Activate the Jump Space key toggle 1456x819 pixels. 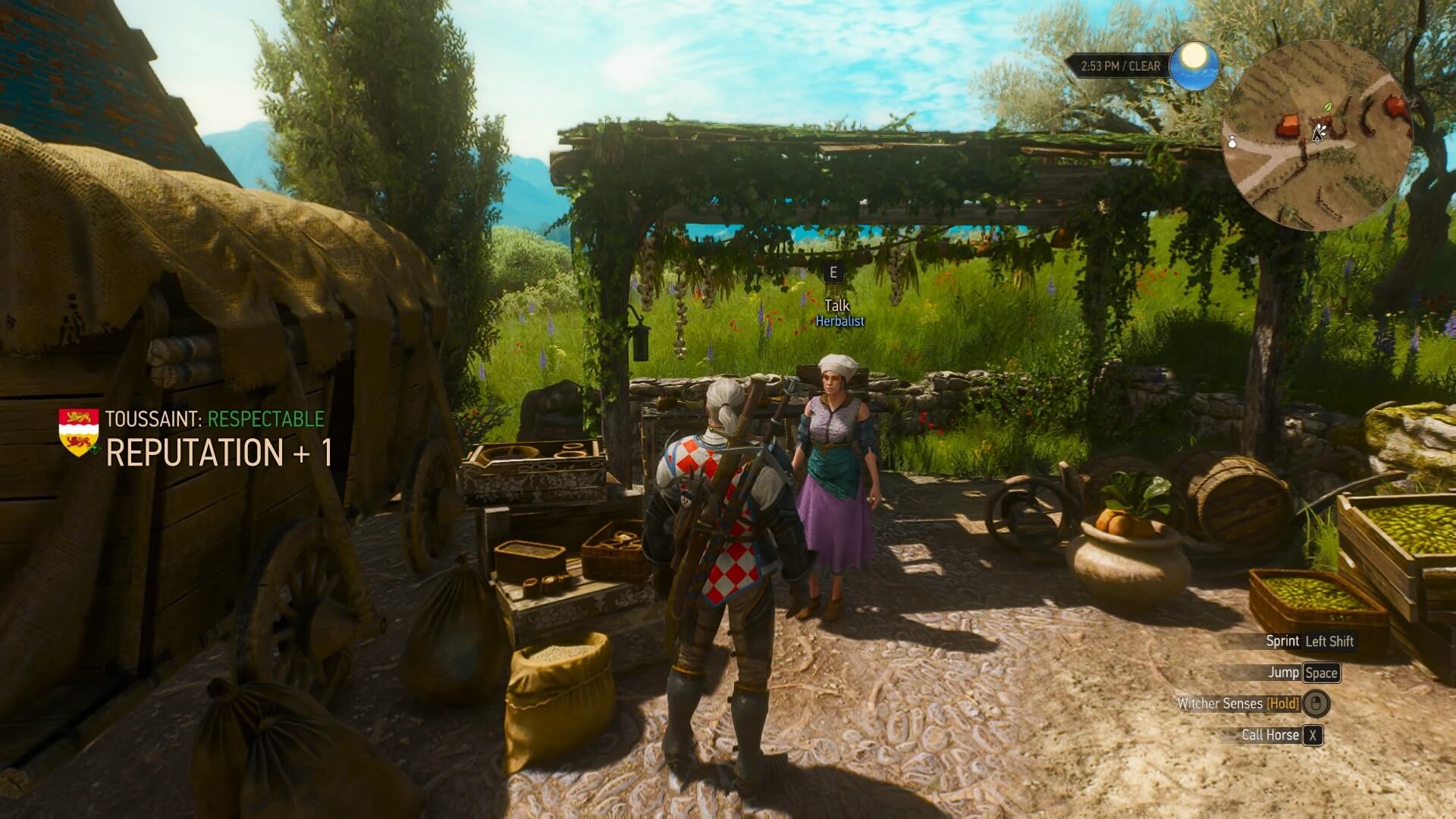coord(1320,673)
